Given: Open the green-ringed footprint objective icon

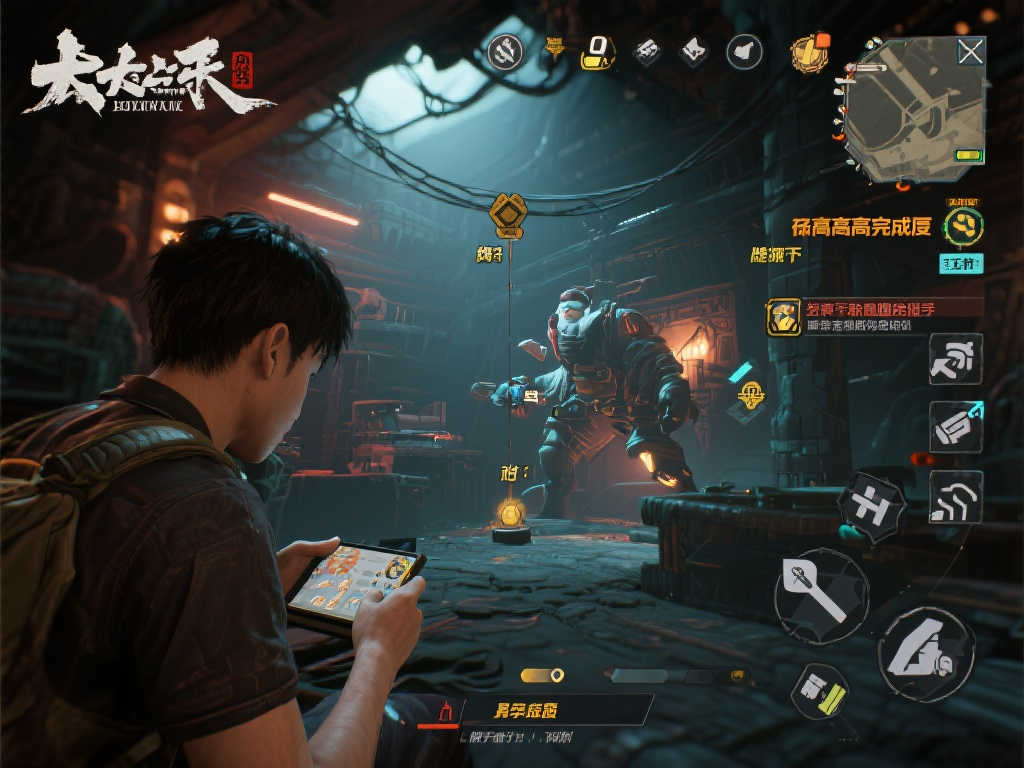Looking at the screenshot, I should pos(964,224).
